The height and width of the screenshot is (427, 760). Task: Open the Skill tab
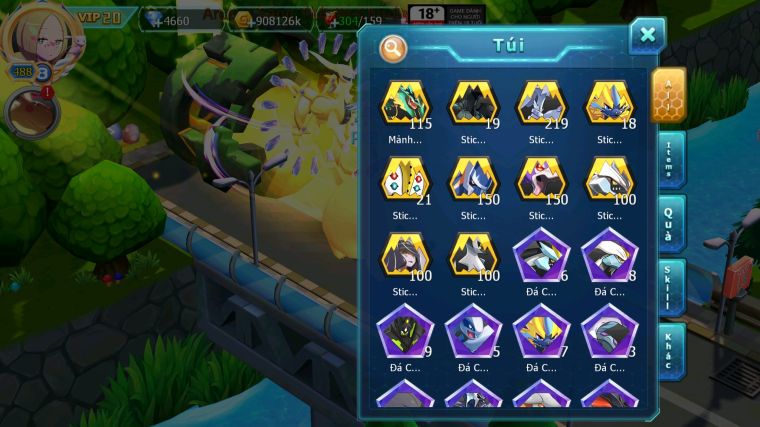pos(669,288)
